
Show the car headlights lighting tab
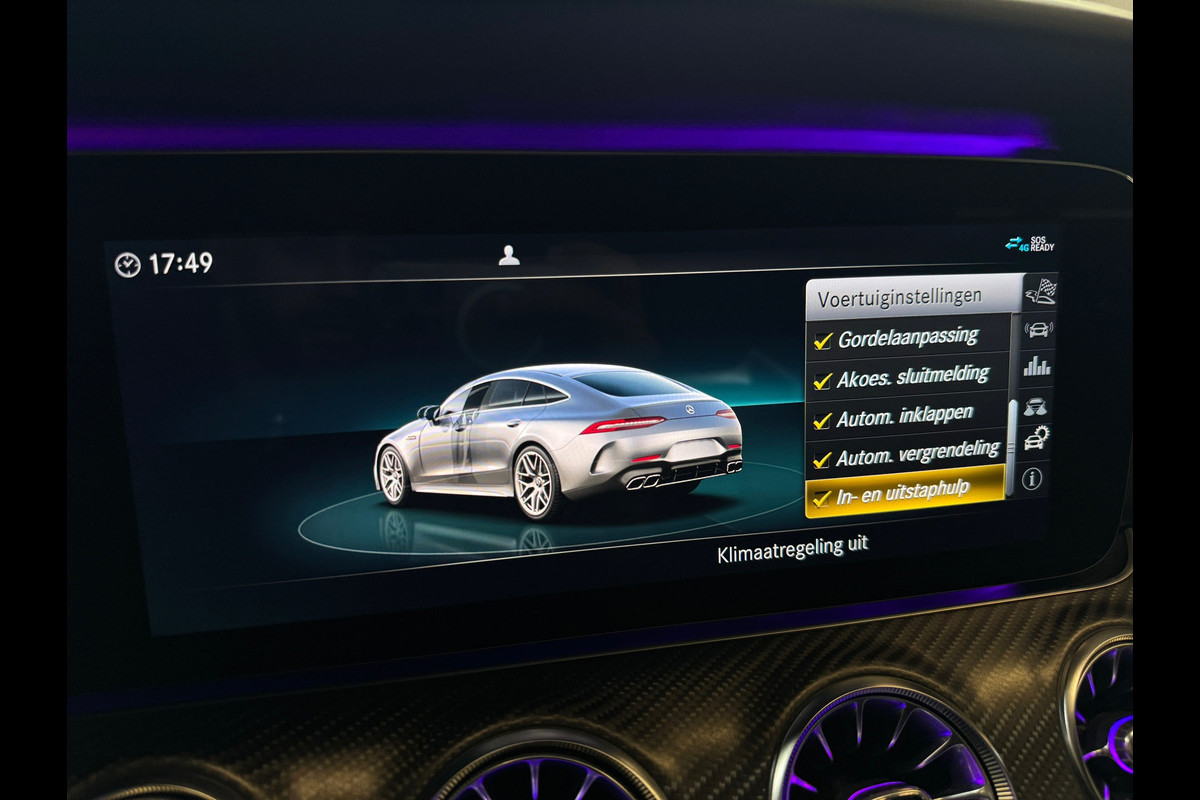click(x=1037, y=404)
